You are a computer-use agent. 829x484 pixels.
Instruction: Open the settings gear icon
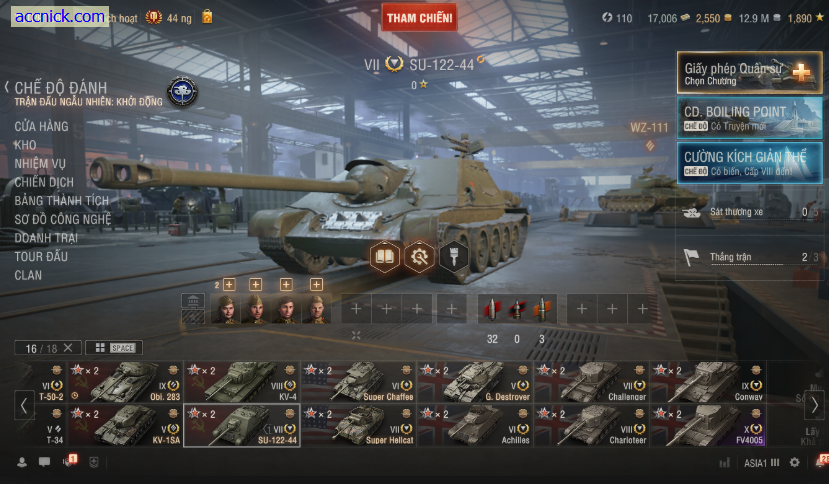[795, 463]
